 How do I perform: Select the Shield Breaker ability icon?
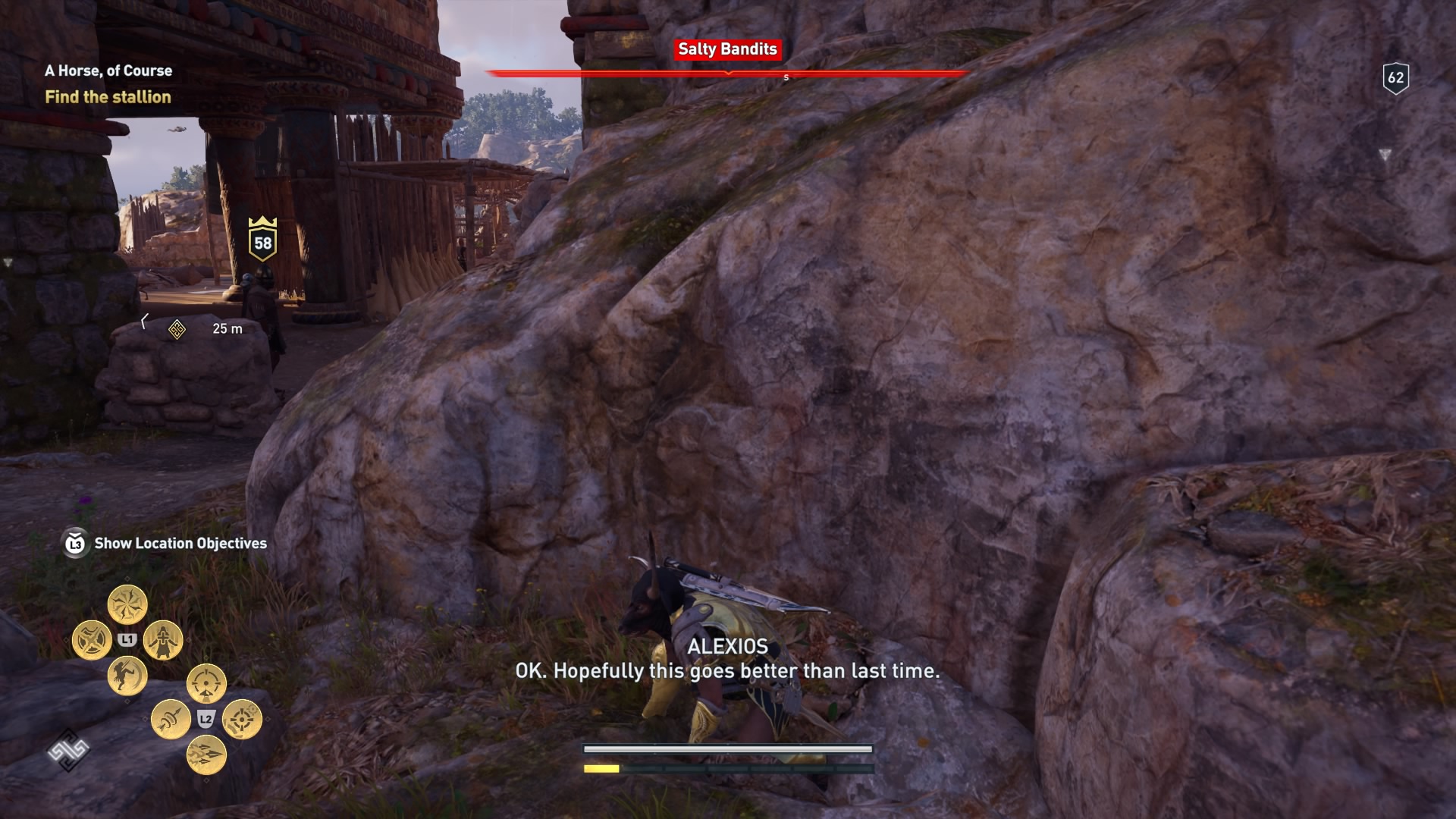[91, 639]
